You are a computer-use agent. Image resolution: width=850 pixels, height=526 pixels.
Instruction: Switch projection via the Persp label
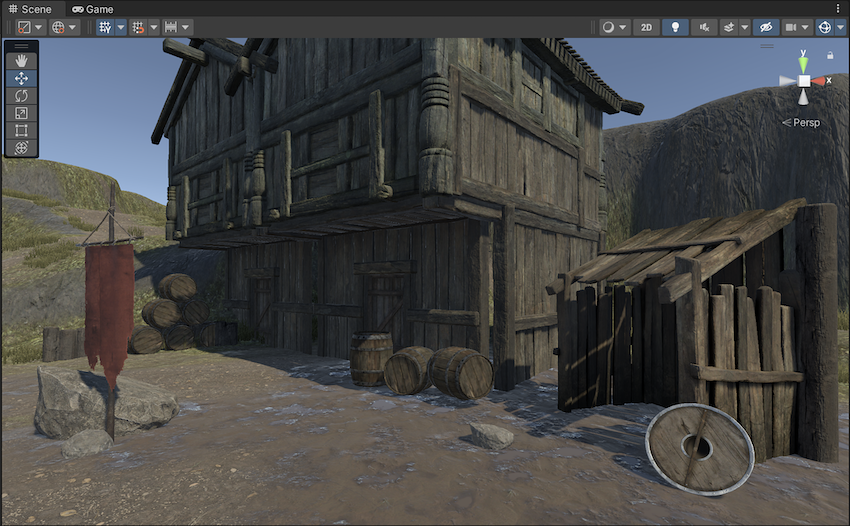coord(805,122)
